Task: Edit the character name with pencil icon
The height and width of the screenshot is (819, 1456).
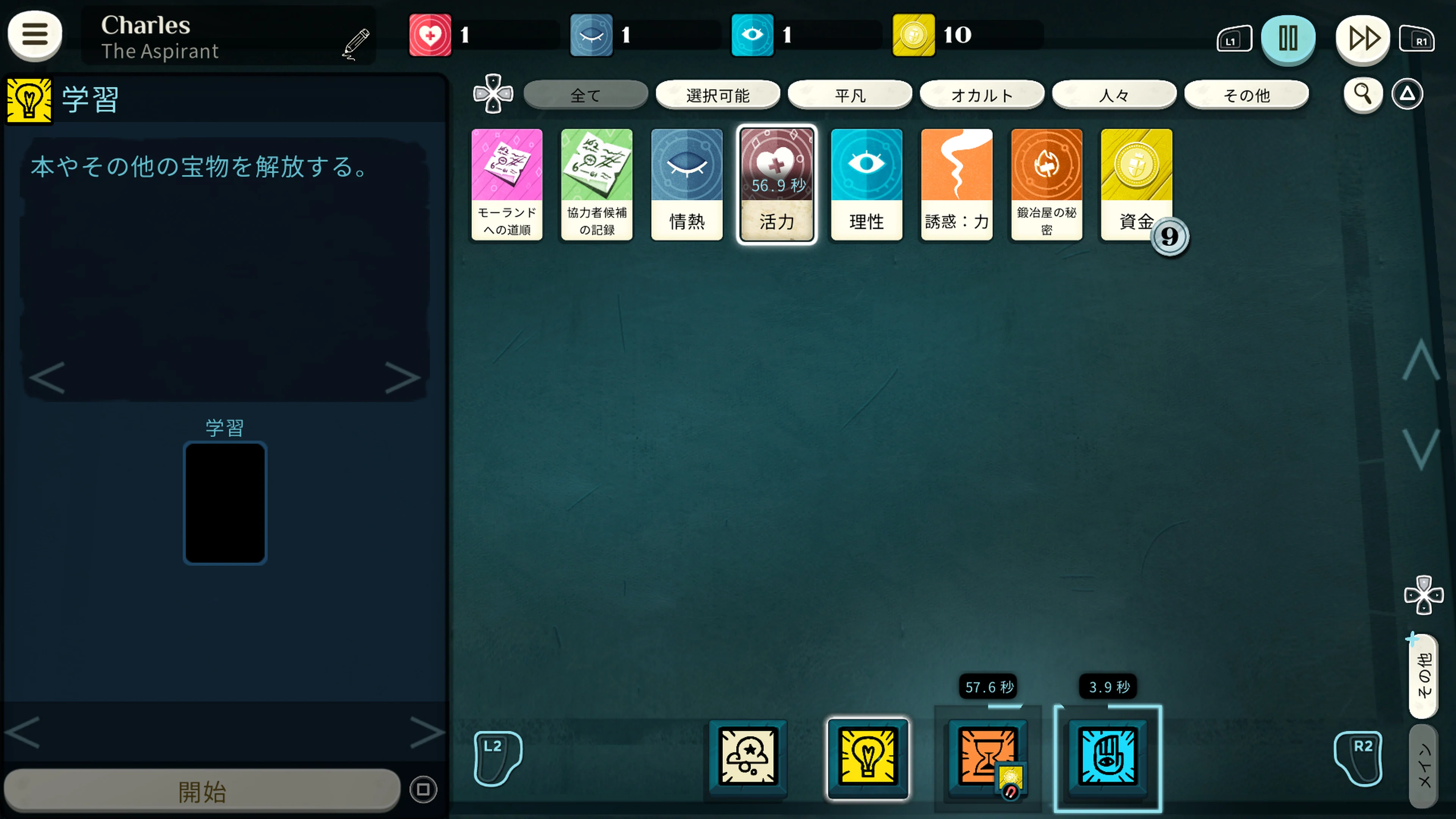Action: (x=356, y=43)
